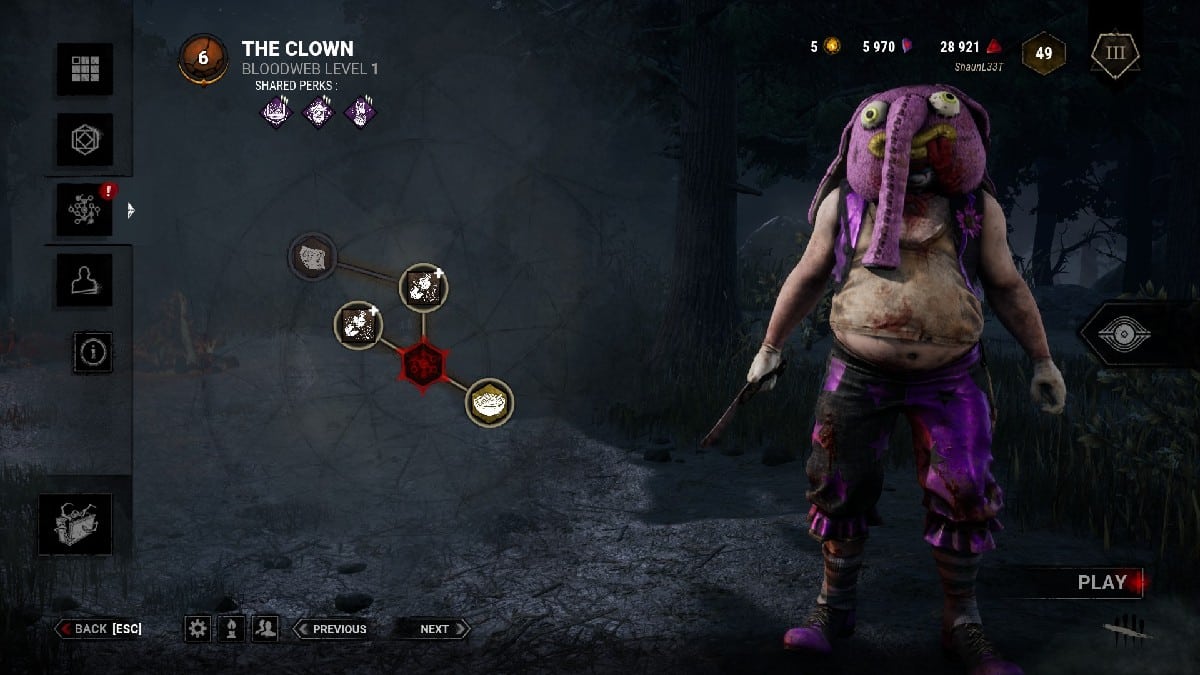
Task: Select the Bloodweb tab with the red alert
Action: pos(84,210)
